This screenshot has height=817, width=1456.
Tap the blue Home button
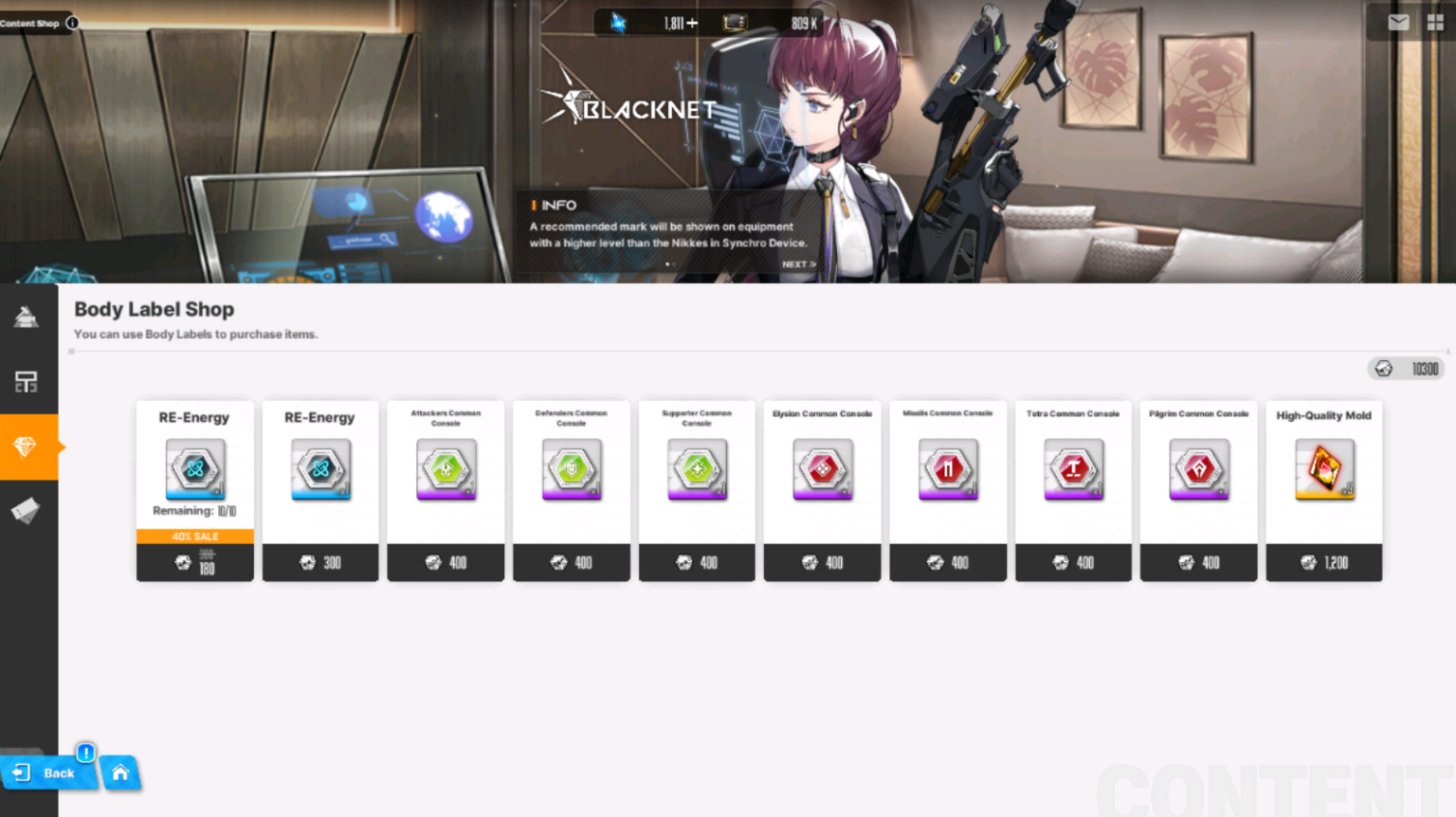121,773
